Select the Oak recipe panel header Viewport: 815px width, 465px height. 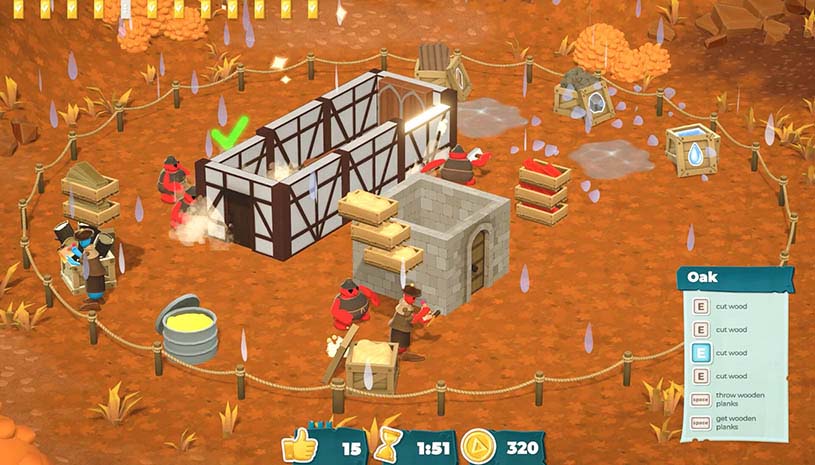tap(735, 277)
